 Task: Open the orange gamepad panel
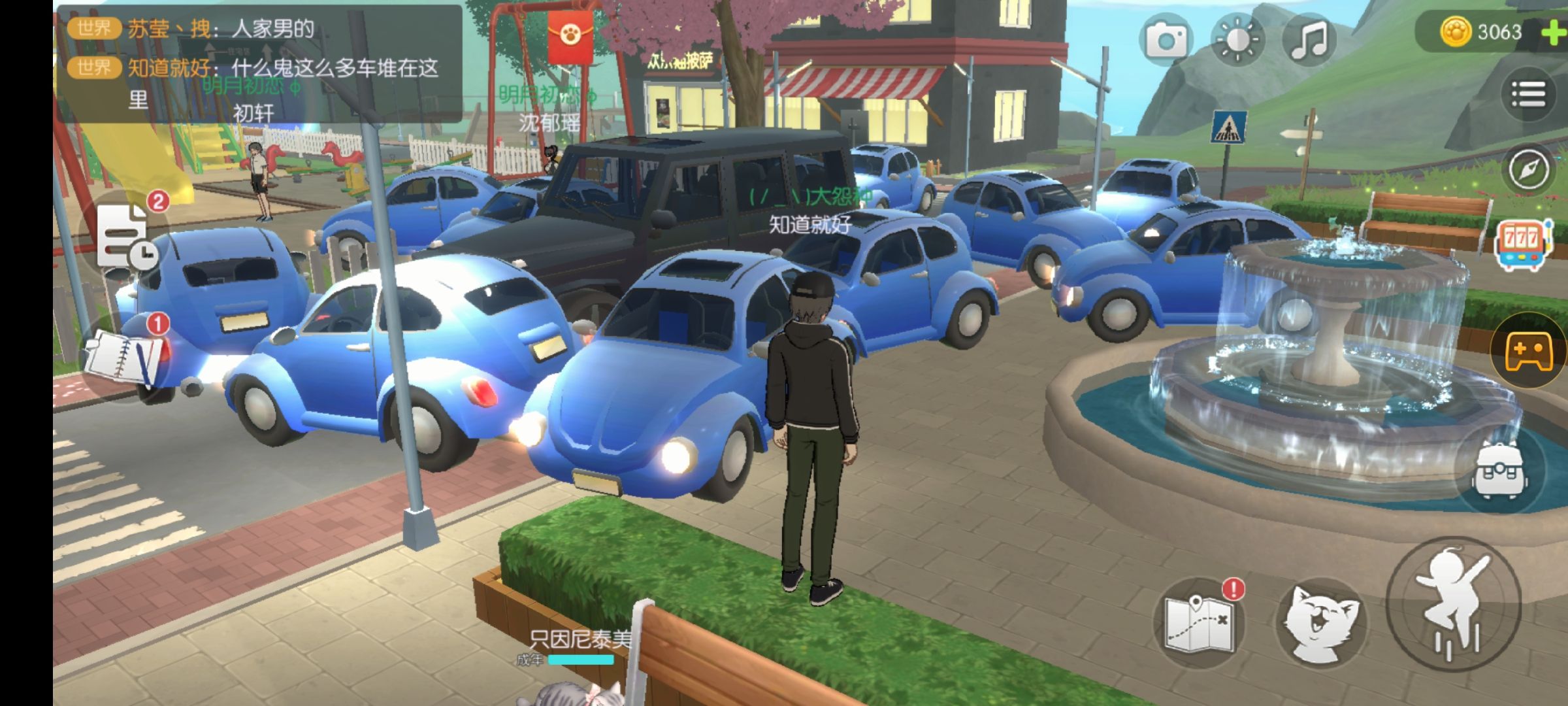click(1529, 351)
